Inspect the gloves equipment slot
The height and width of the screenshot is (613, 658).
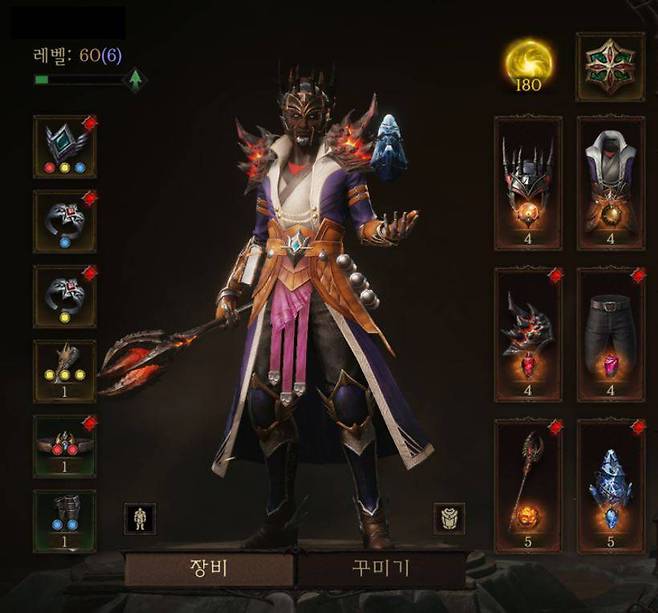pos(64,370)
